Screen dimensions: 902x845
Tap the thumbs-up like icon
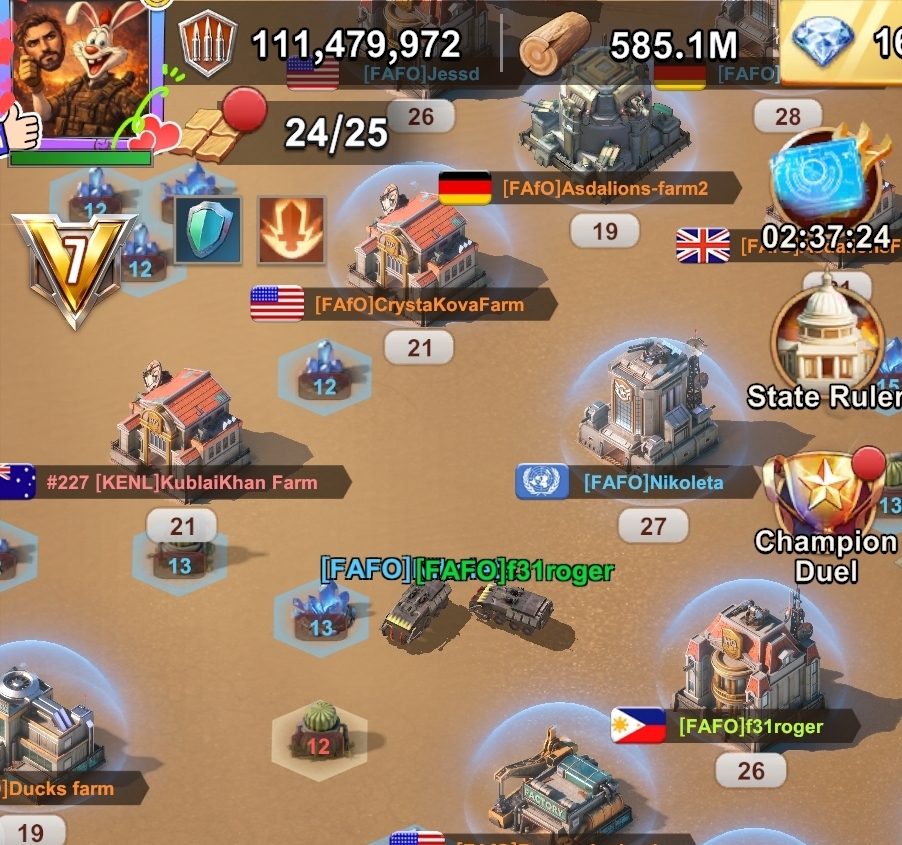pyautogui.click(x=20, y=125)
